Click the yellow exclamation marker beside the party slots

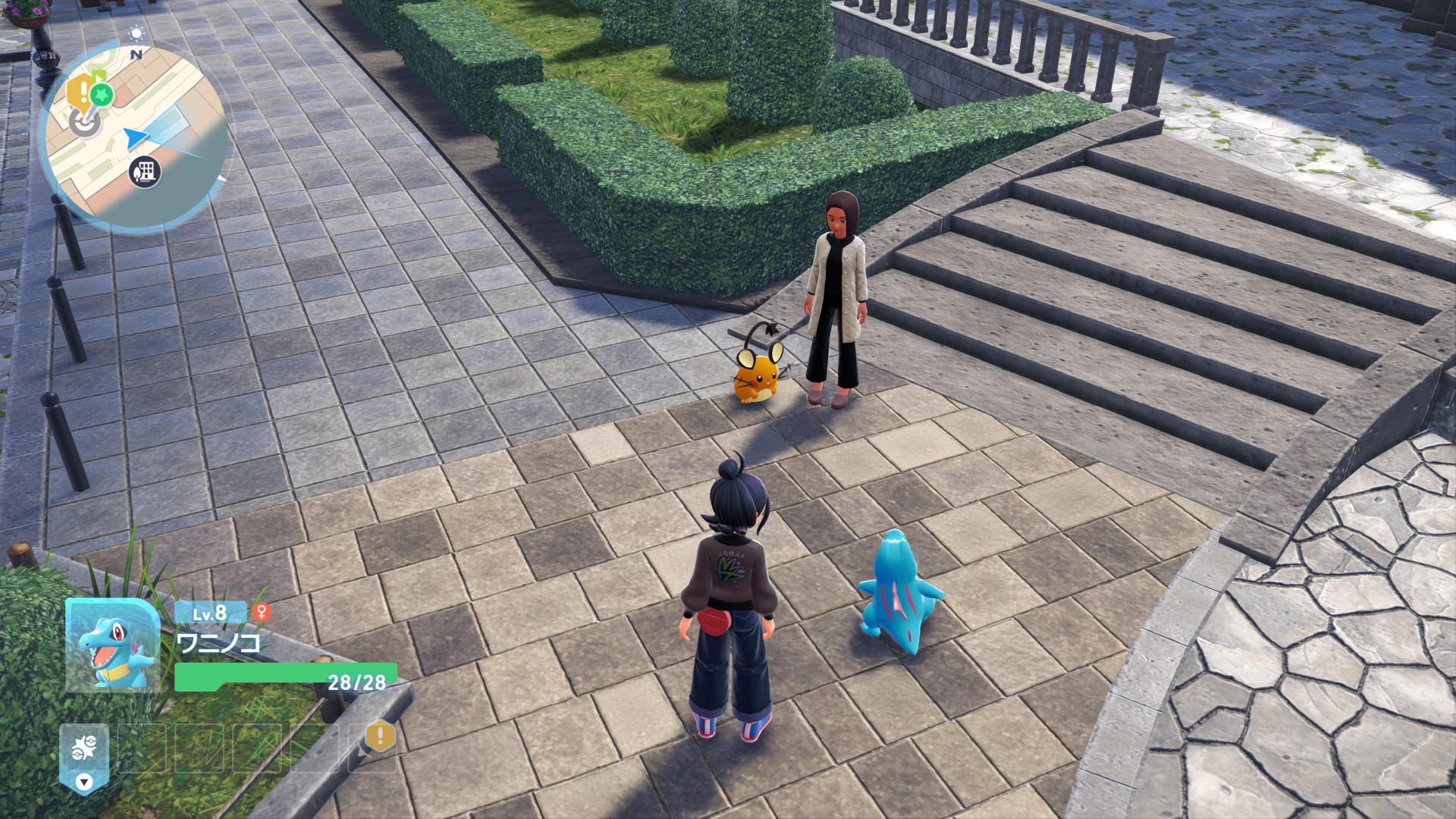tap(380, 736)
